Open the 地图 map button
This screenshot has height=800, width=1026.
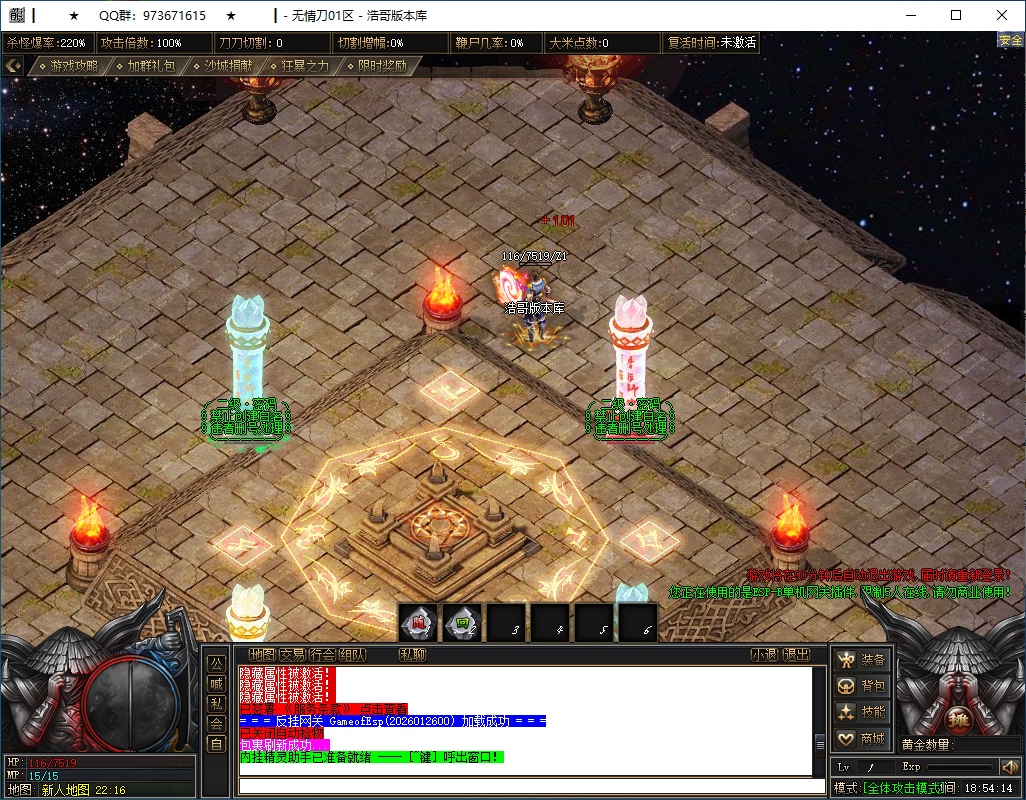262,655
